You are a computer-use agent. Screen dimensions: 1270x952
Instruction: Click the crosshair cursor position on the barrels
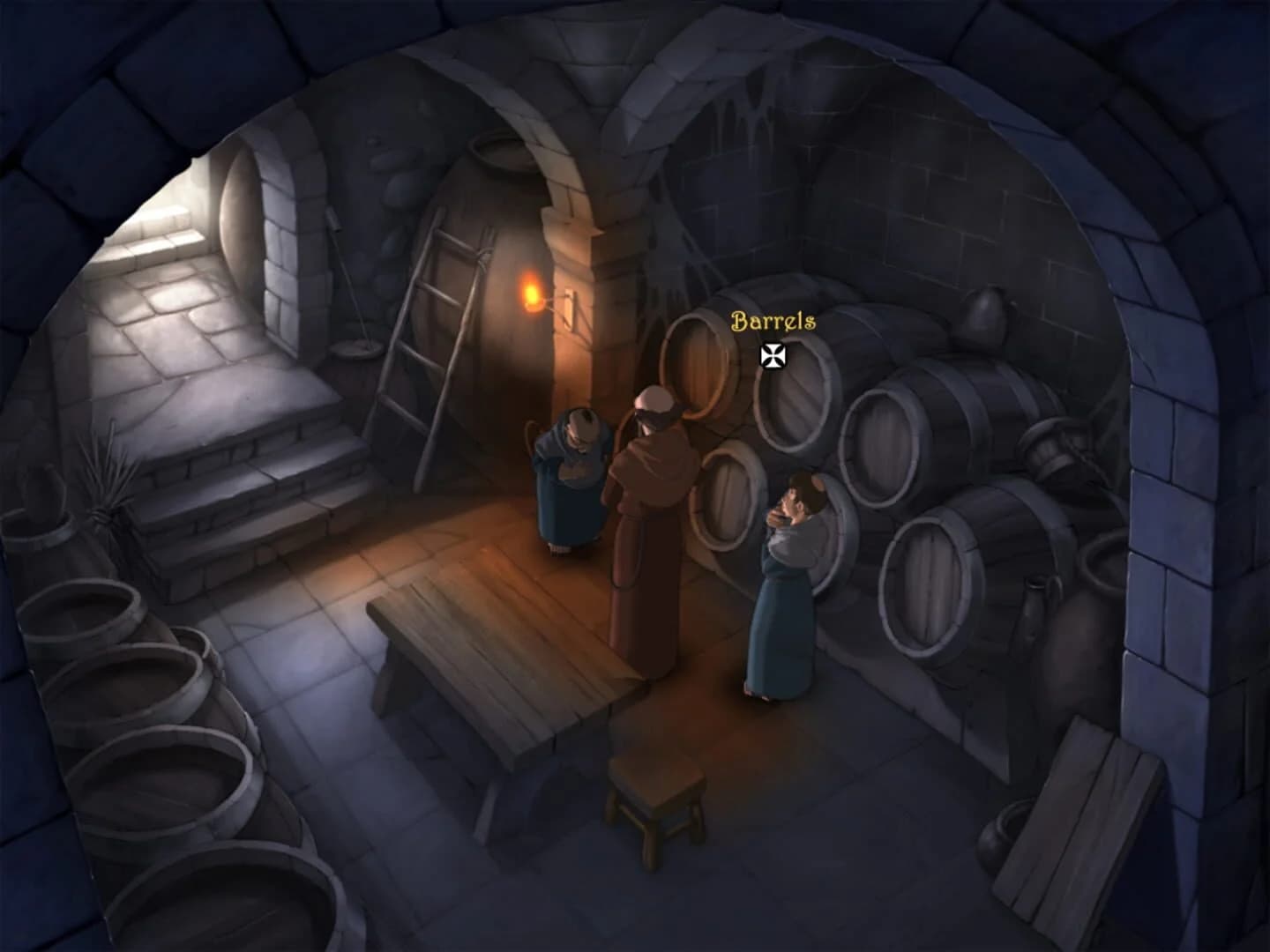pyautogui.click(x=773, y=356)
